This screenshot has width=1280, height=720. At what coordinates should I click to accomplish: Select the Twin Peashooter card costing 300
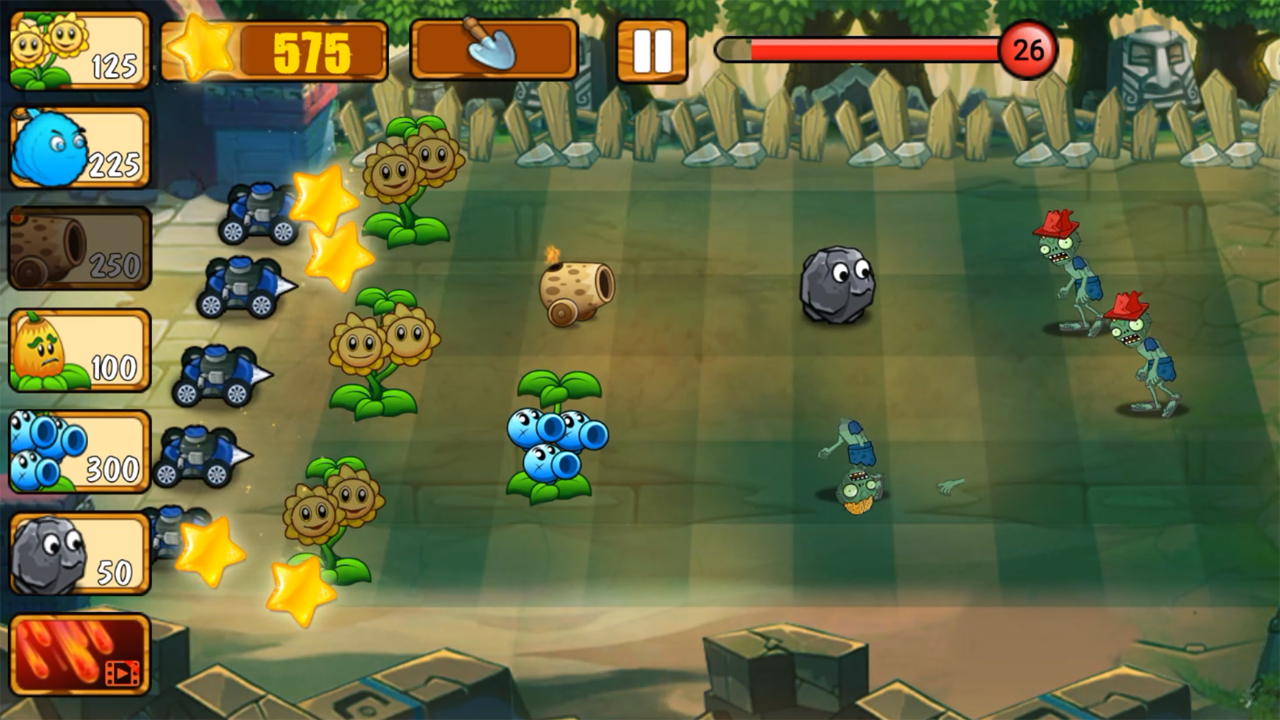coord(78,450)
